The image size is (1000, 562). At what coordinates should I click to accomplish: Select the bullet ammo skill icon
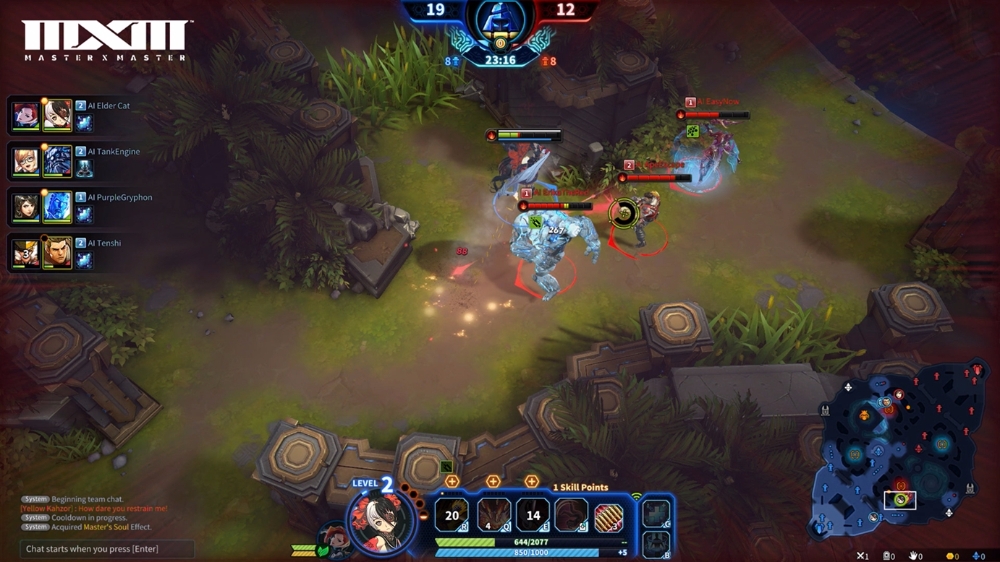pyautogui.click(x=609, y=517)
